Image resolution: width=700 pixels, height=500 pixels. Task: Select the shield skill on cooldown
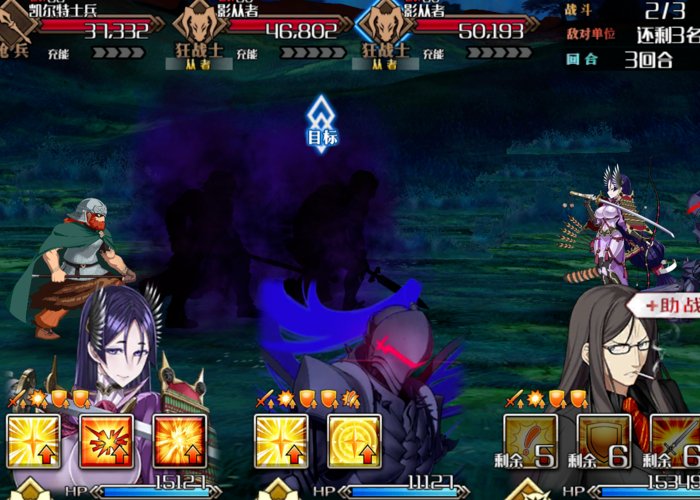pos(602,441)
